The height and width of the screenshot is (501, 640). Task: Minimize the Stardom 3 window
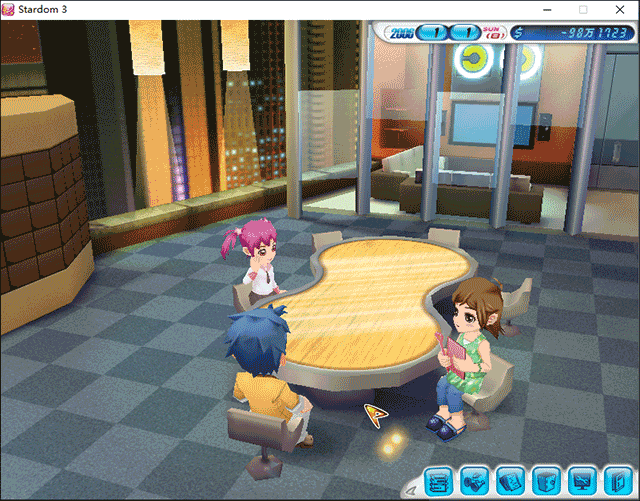tap(548, 9)
